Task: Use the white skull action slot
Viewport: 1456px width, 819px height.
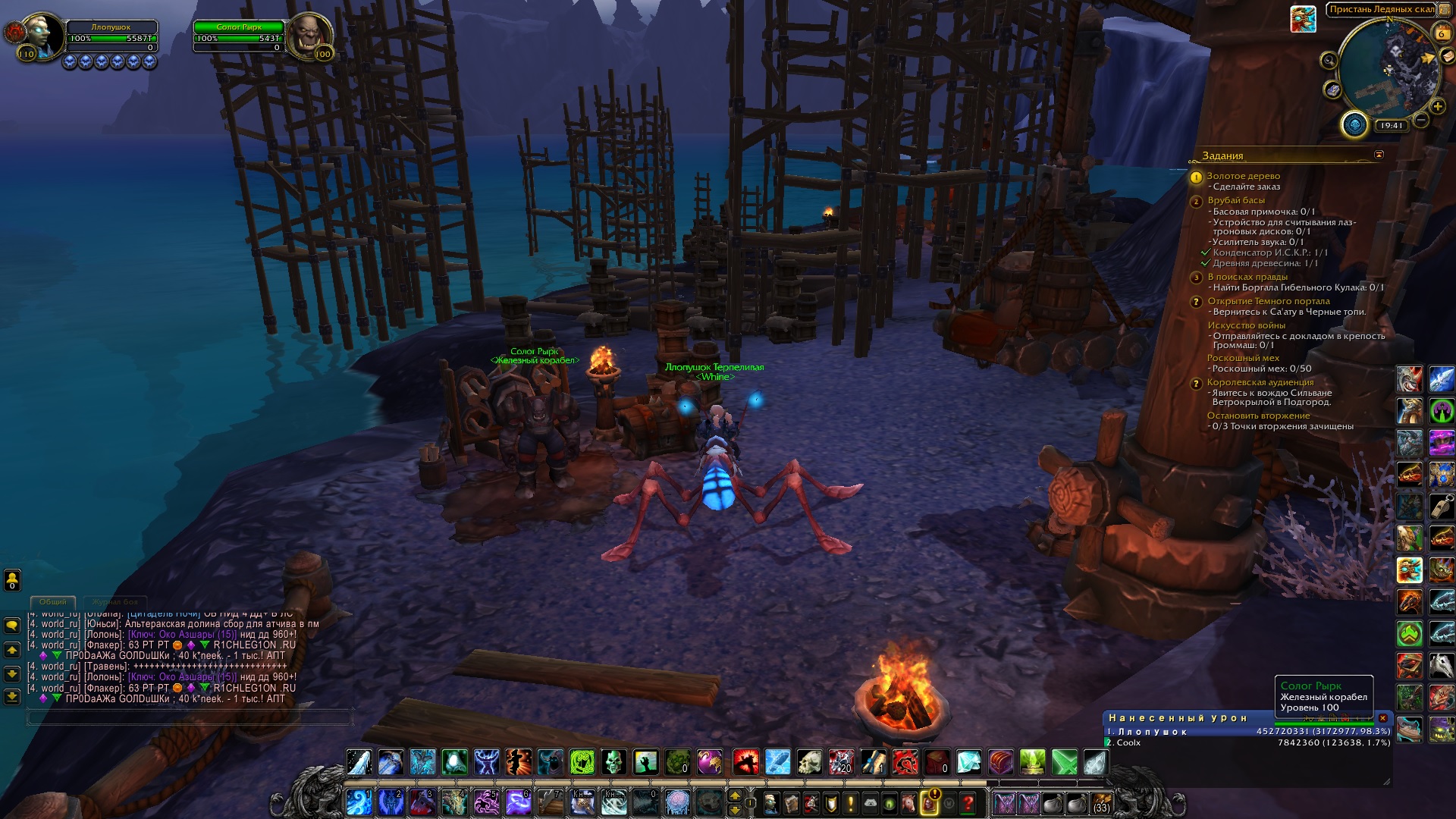Action: pos(809,762)
